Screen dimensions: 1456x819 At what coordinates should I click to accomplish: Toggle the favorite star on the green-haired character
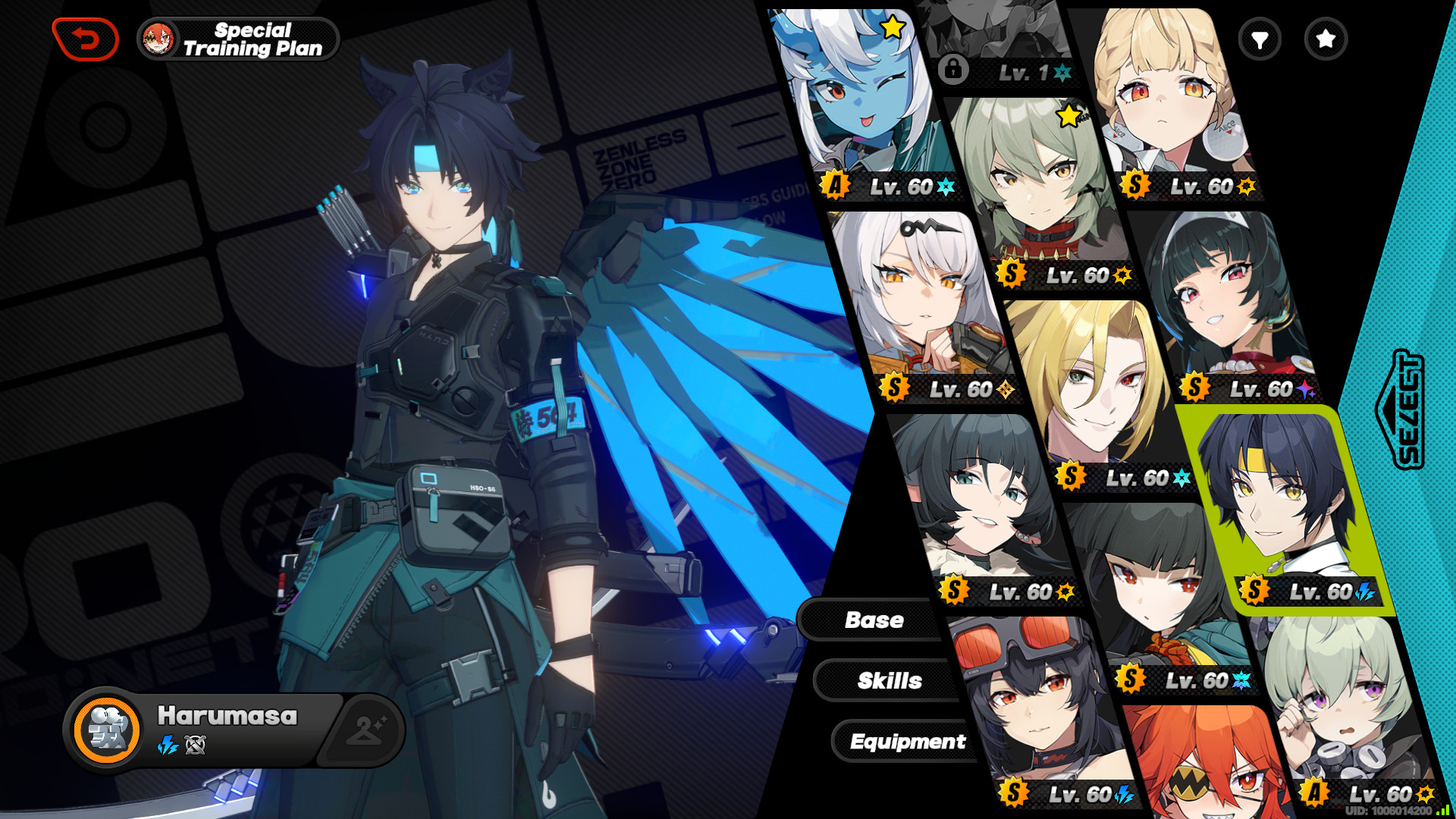1068,118
